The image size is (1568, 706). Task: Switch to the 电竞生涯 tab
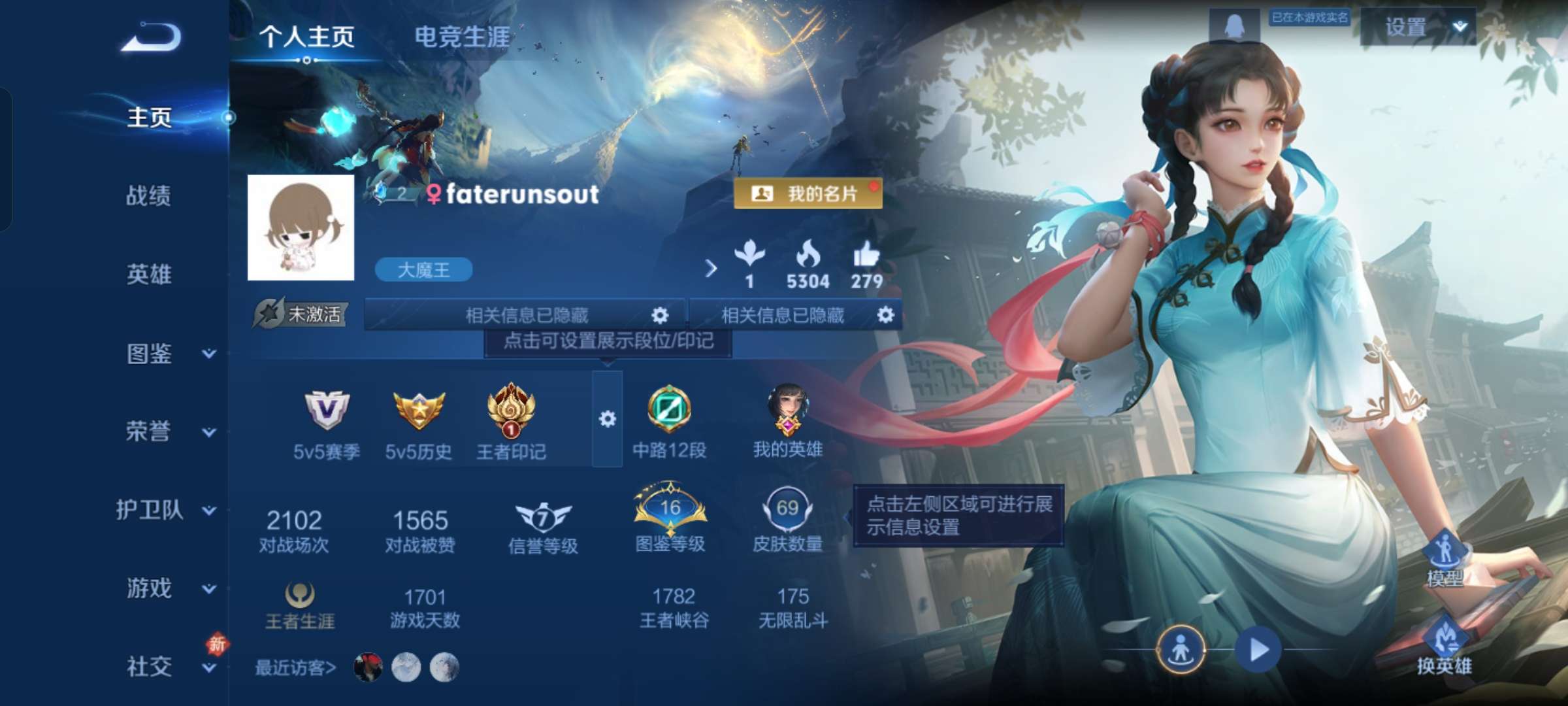point(465,37)
